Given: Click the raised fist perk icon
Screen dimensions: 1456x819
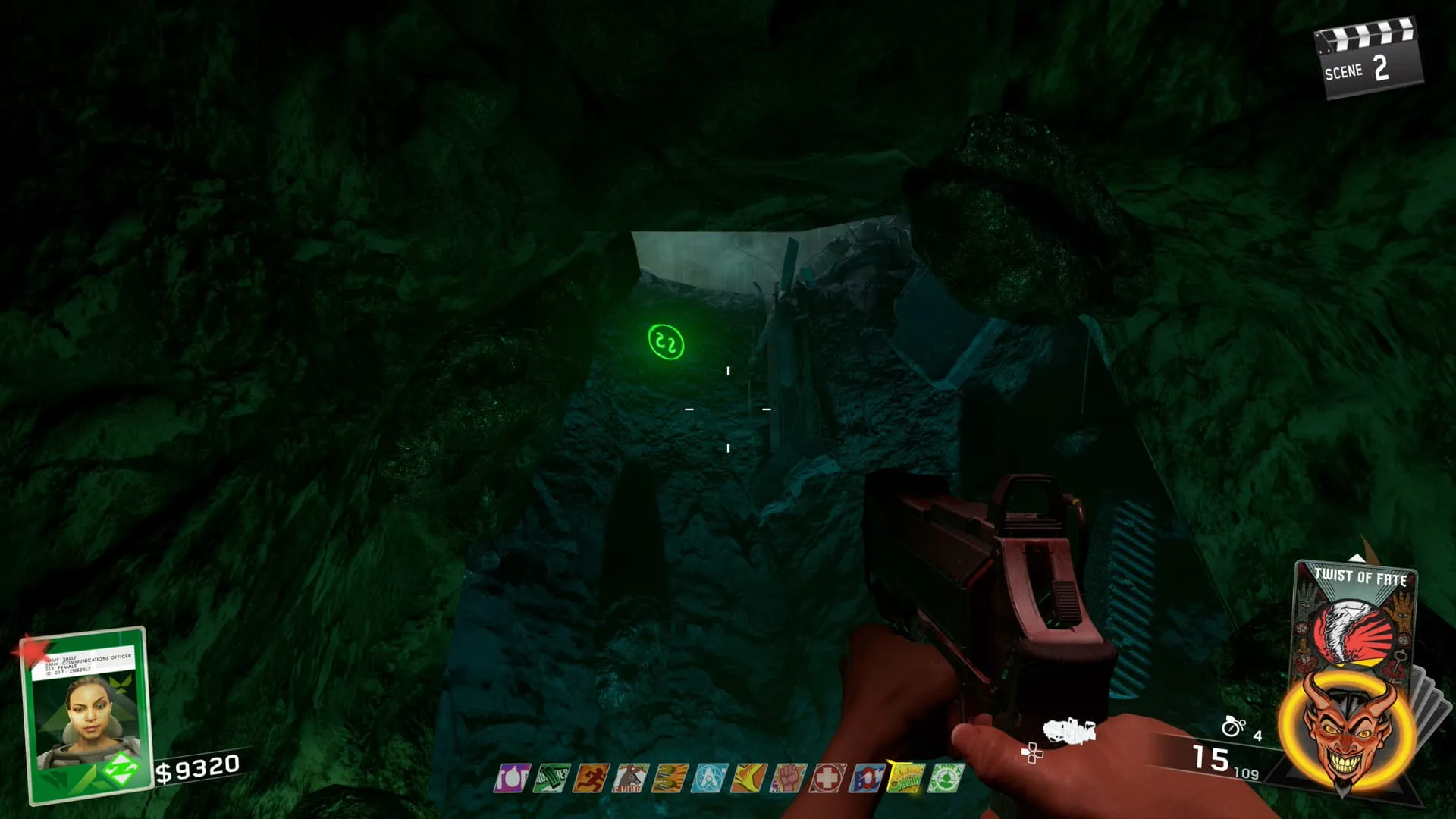Looking at the screenshot, I should [x=787, y=779].
